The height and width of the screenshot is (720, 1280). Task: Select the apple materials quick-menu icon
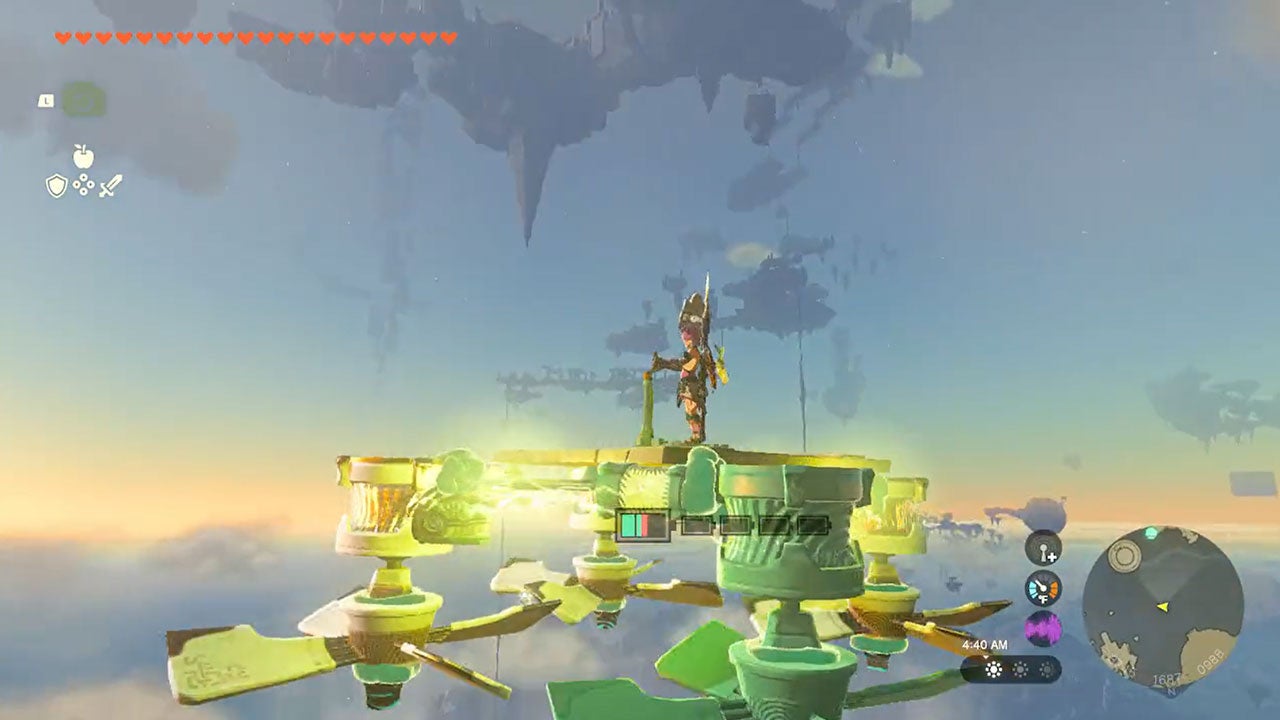(x=83, y=156)
